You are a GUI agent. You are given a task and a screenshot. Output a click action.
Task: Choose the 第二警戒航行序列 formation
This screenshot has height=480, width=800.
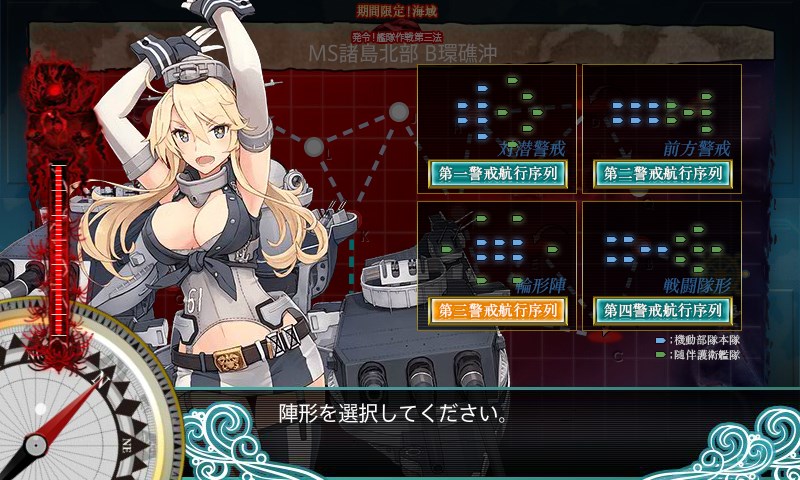click(x=662, y=173)
